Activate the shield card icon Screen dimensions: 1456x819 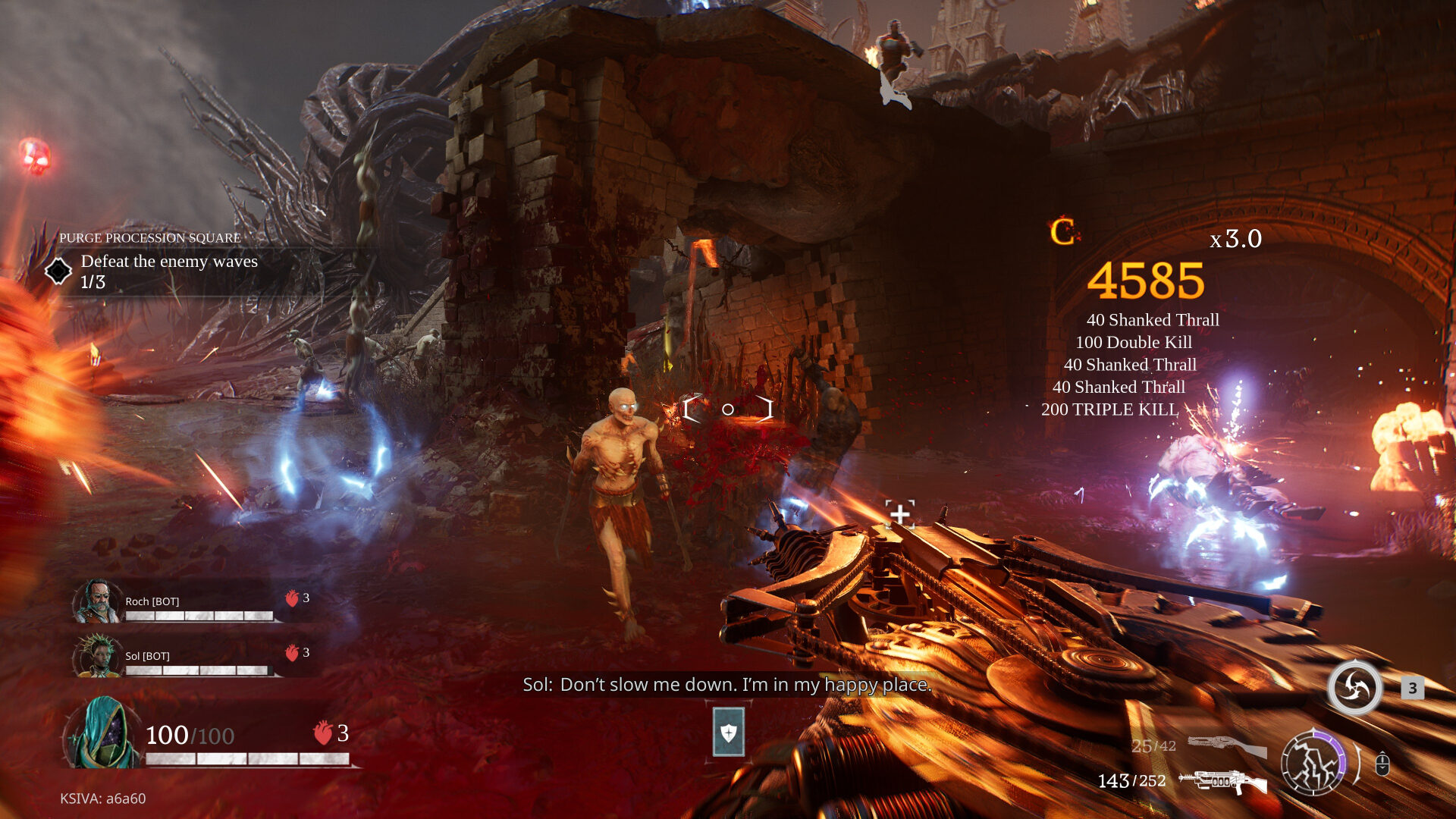coord(728,733)
